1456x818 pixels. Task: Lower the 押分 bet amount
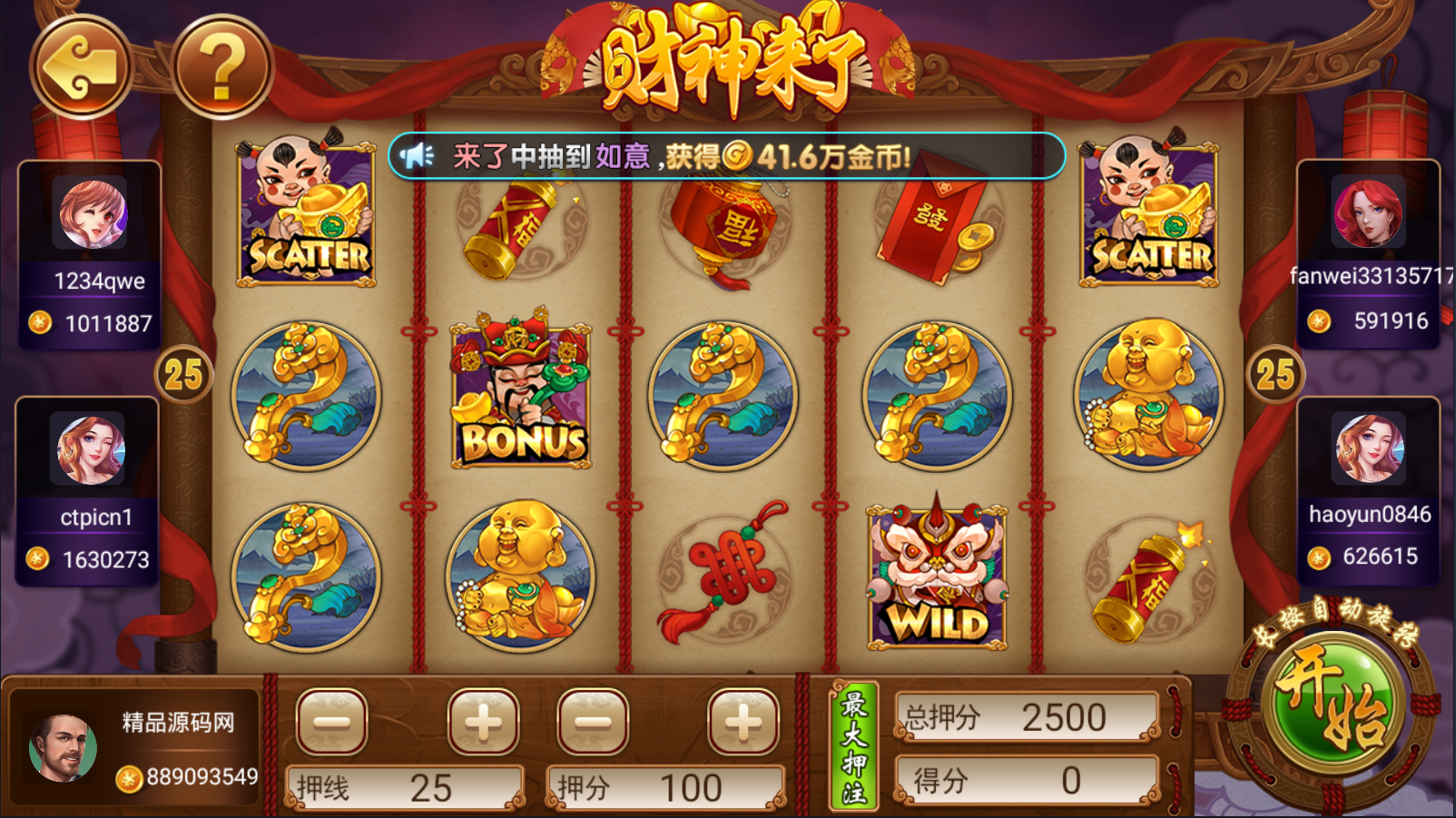click(x=593, y=722)
